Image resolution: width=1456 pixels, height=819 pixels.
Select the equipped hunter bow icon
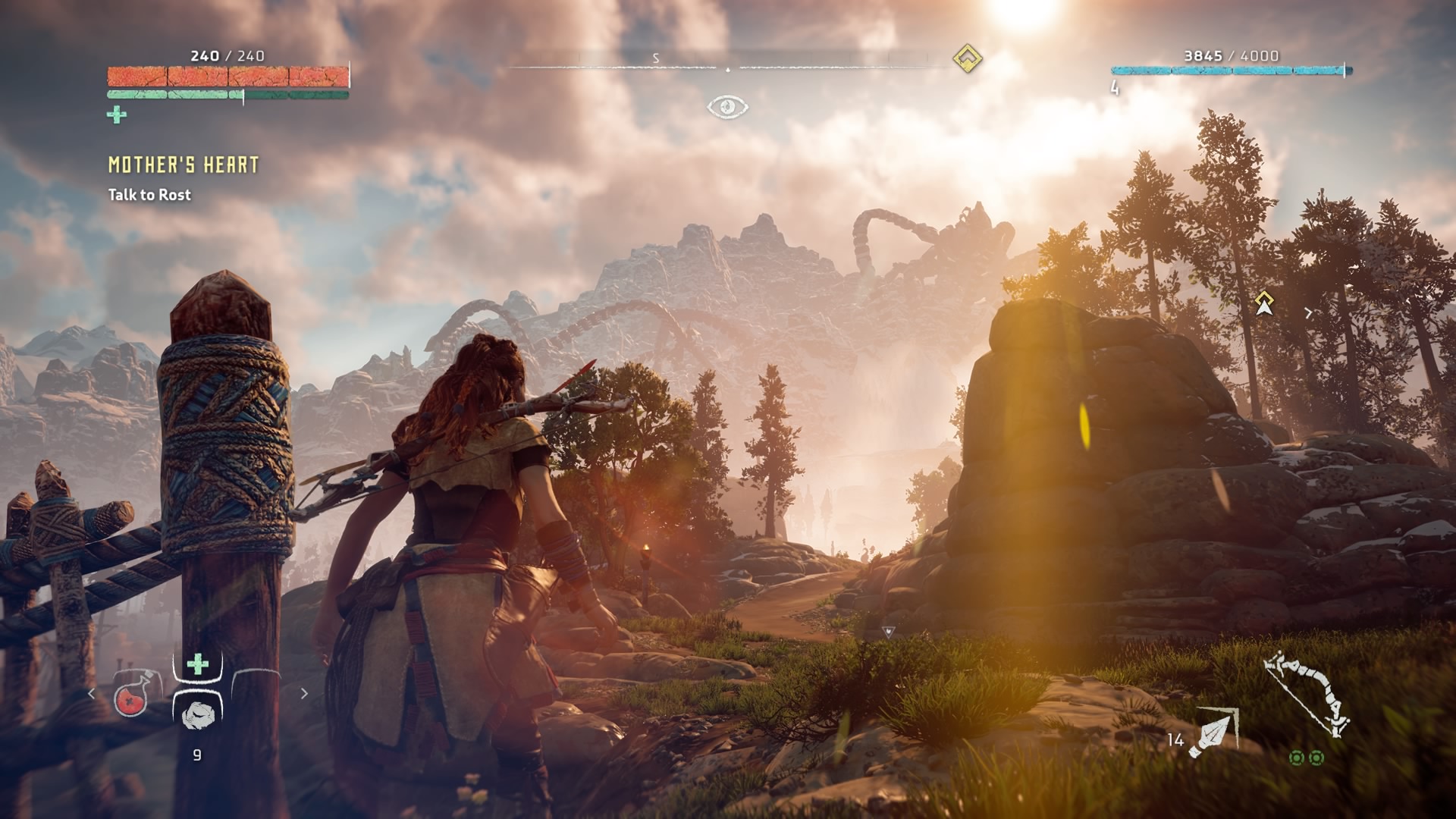1307,693
